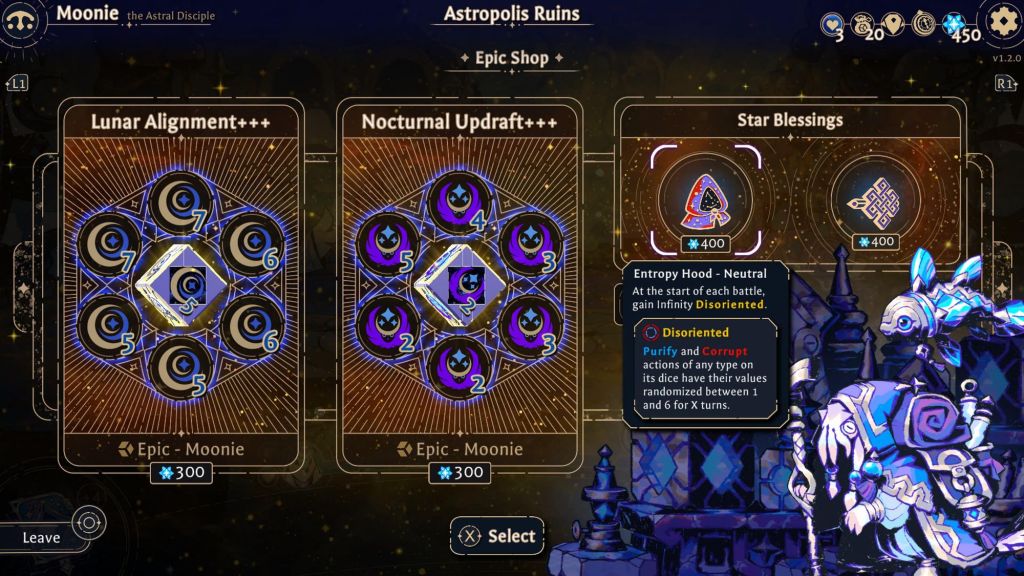
Task: Confirm purchase with the Select button
Action: 497,536
